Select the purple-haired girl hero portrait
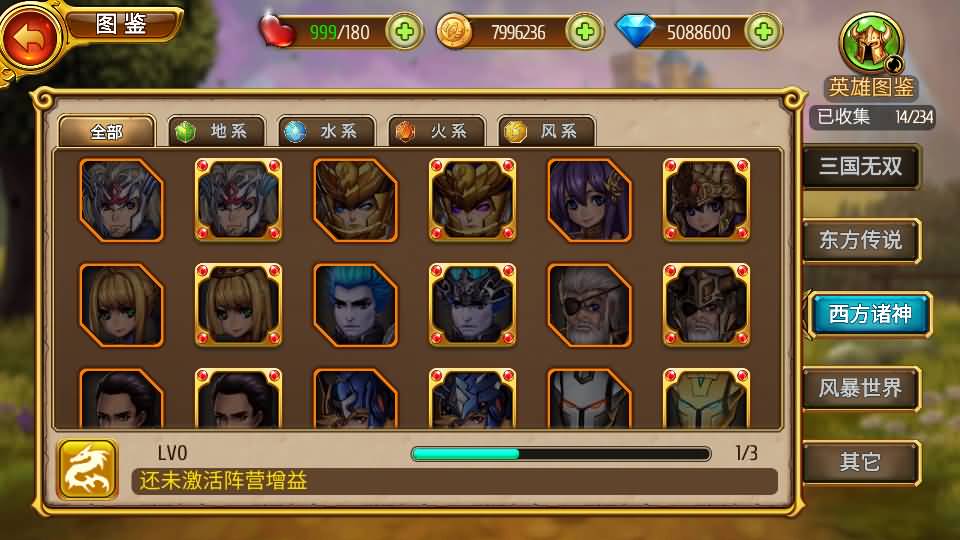960x540 pixels. (590, 200)
